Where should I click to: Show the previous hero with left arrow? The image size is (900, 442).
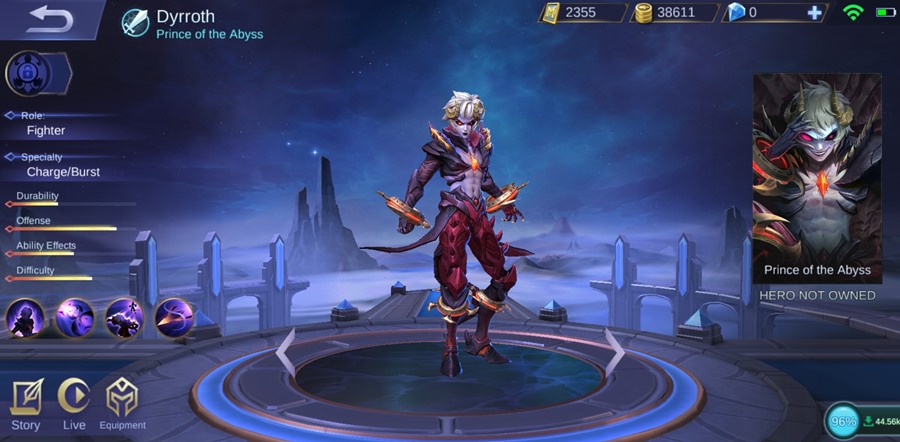point(285,351)
